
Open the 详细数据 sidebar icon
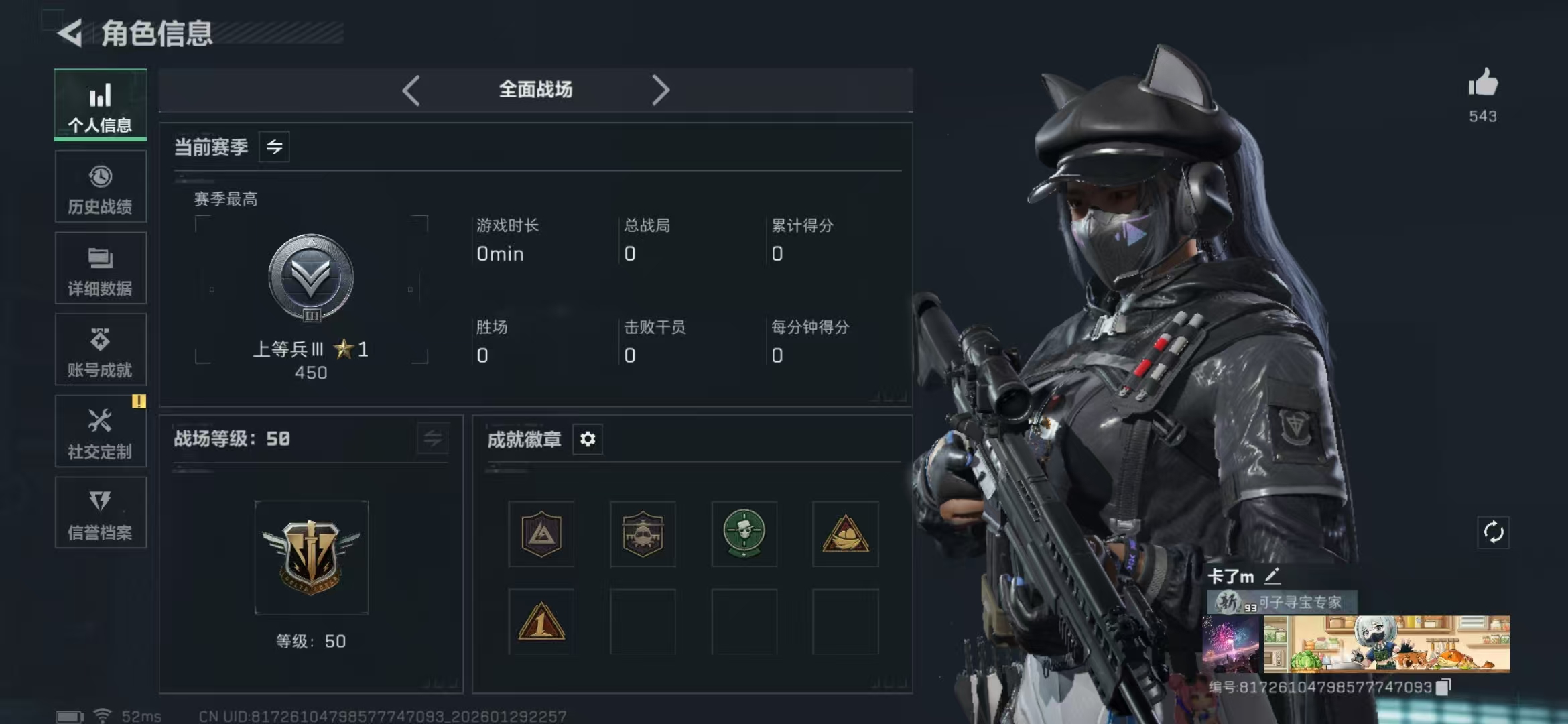[x=100, y=268]
